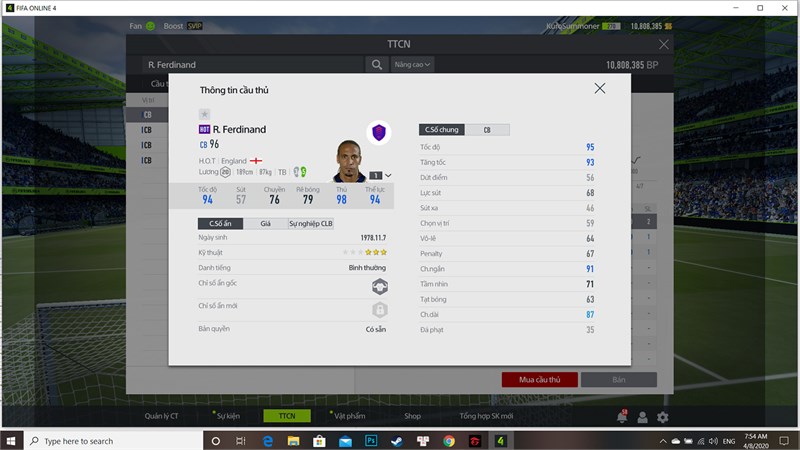Image resolution: width=800 pixels, height=450 pixels.
Task: Switch to the C.Số ẩn tab
Action: pyautogui.click(x=220, y=224)
